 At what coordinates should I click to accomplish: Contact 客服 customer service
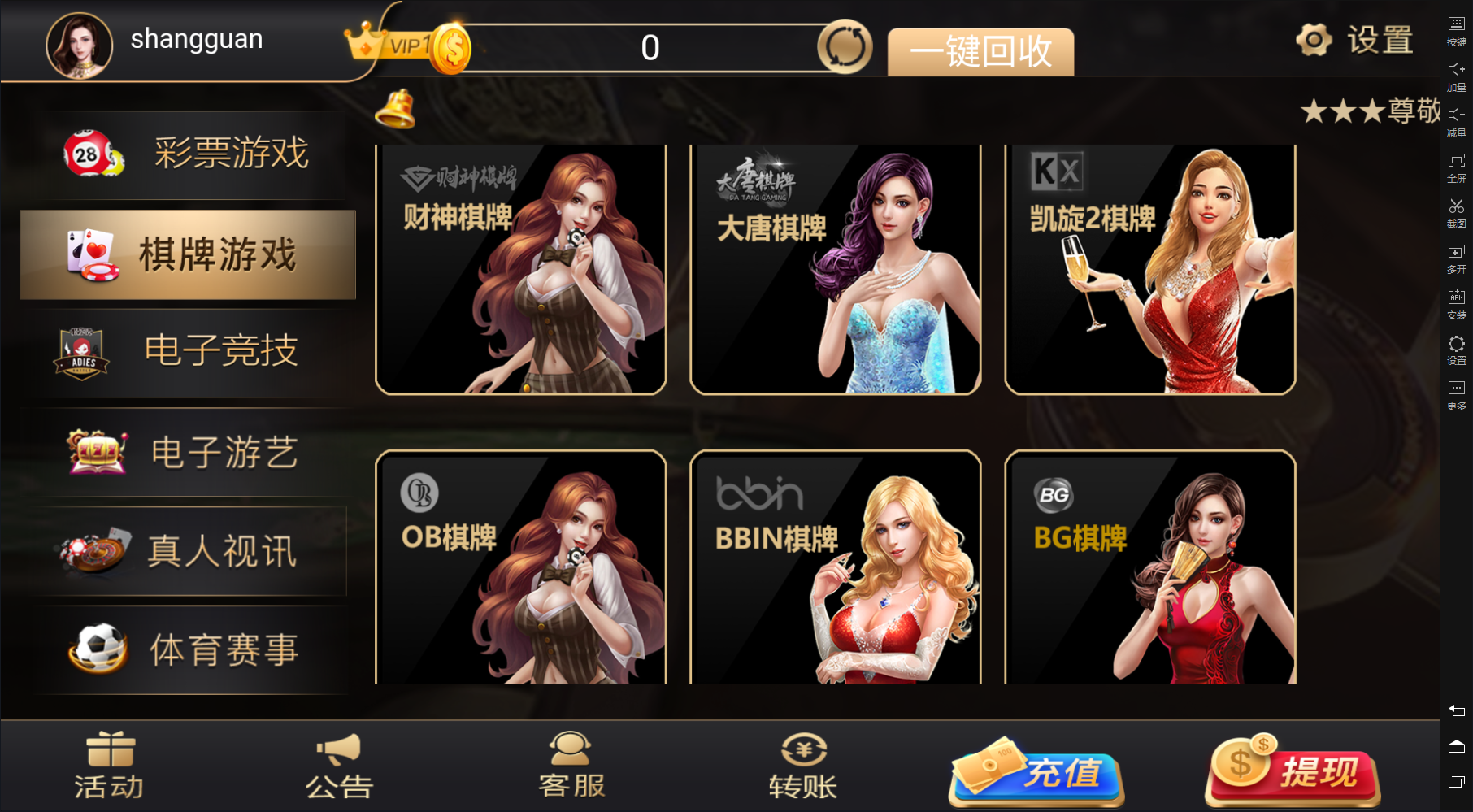(571, 766)
